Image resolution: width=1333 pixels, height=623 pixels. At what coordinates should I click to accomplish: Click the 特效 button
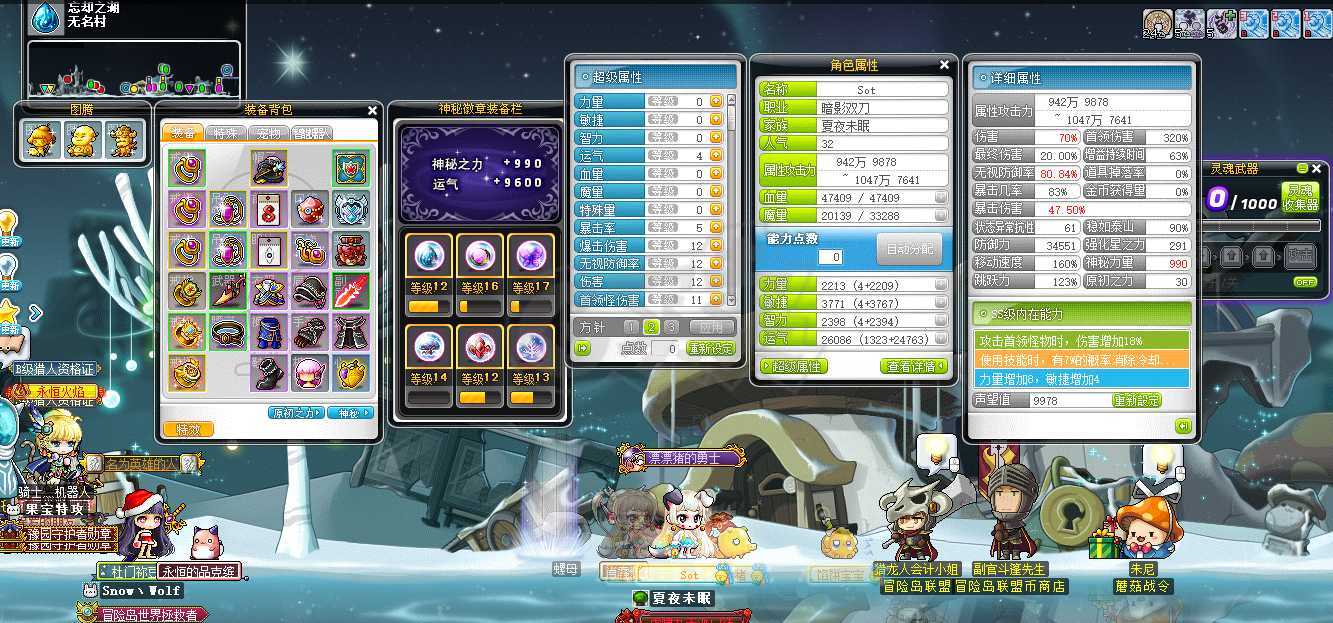pyautogui.click(x=188, y=429)
